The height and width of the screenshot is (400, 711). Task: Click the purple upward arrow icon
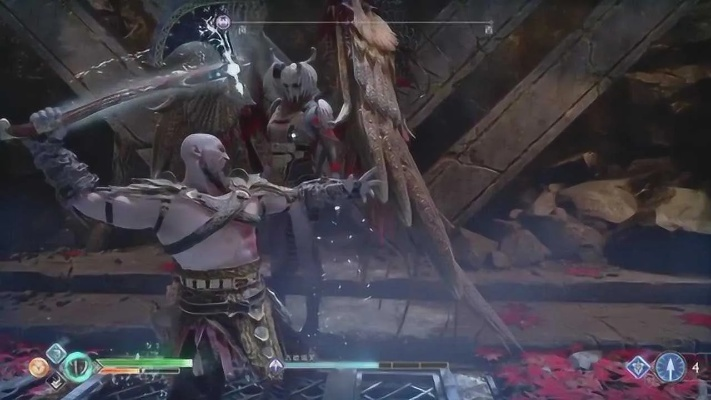click(x=275, y=367)
